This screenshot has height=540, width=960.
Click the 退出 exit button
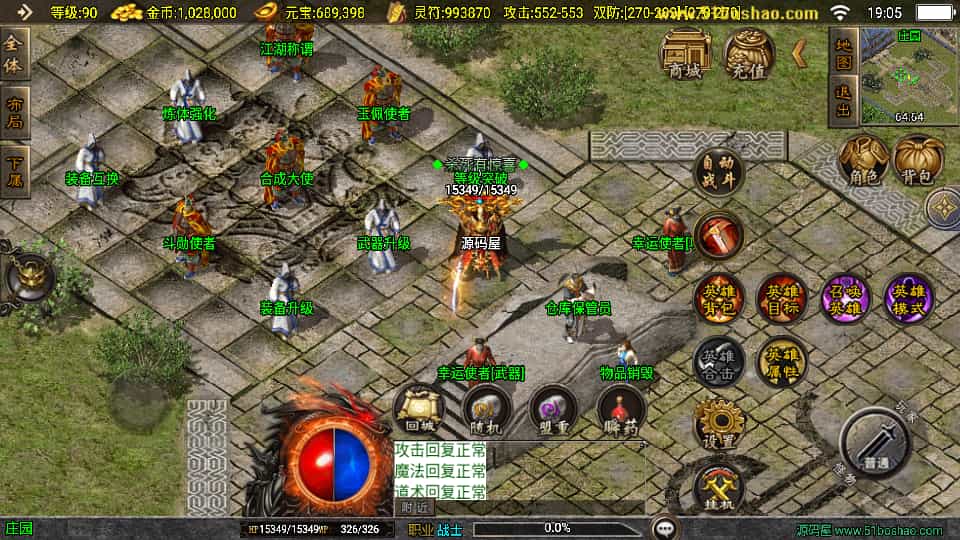[x=845, y=103]
